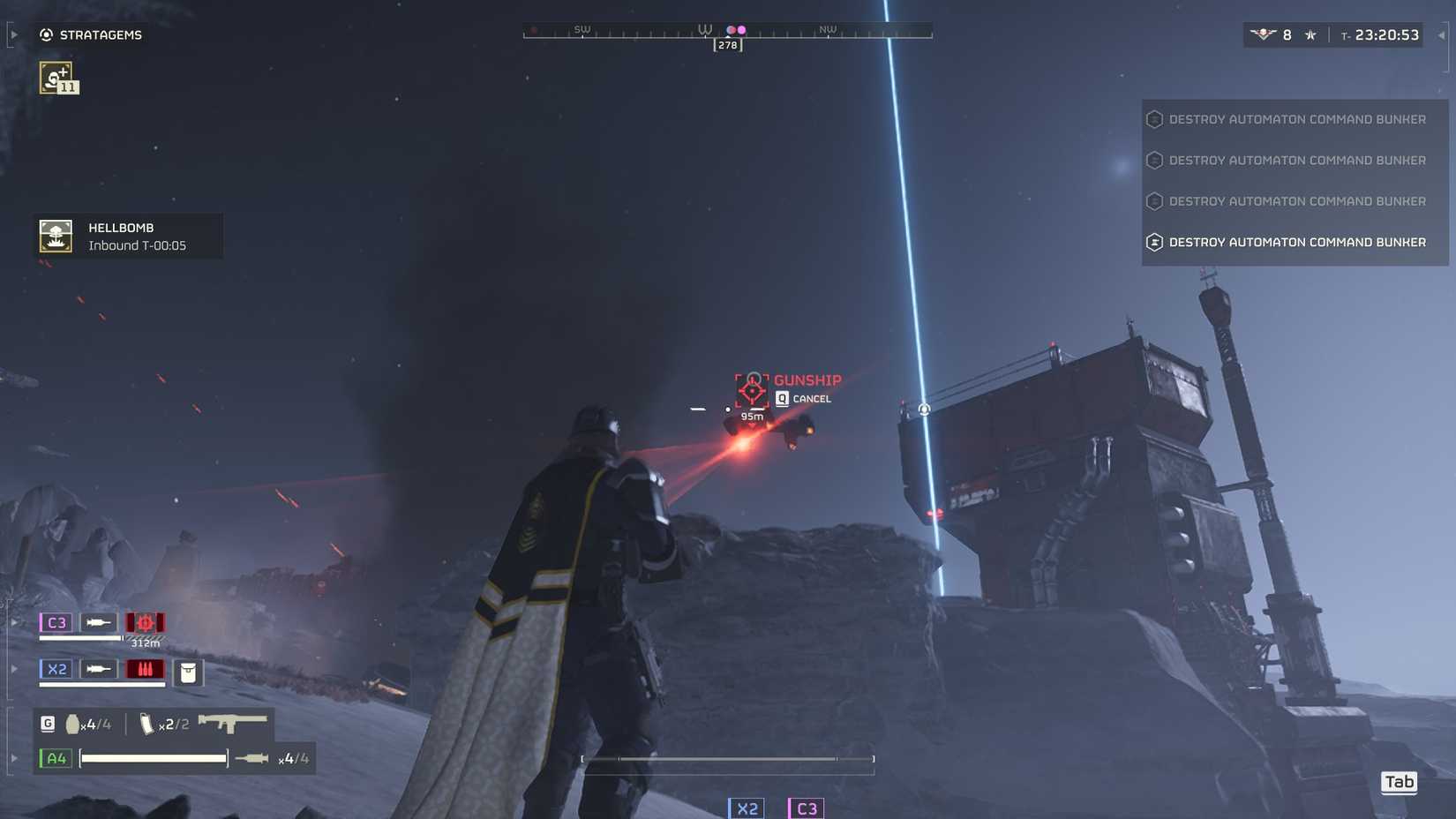Select the supply backpack icon beside X2
Image resolution: width=1456 pixels, height=819 pixels.
(190, 672)
